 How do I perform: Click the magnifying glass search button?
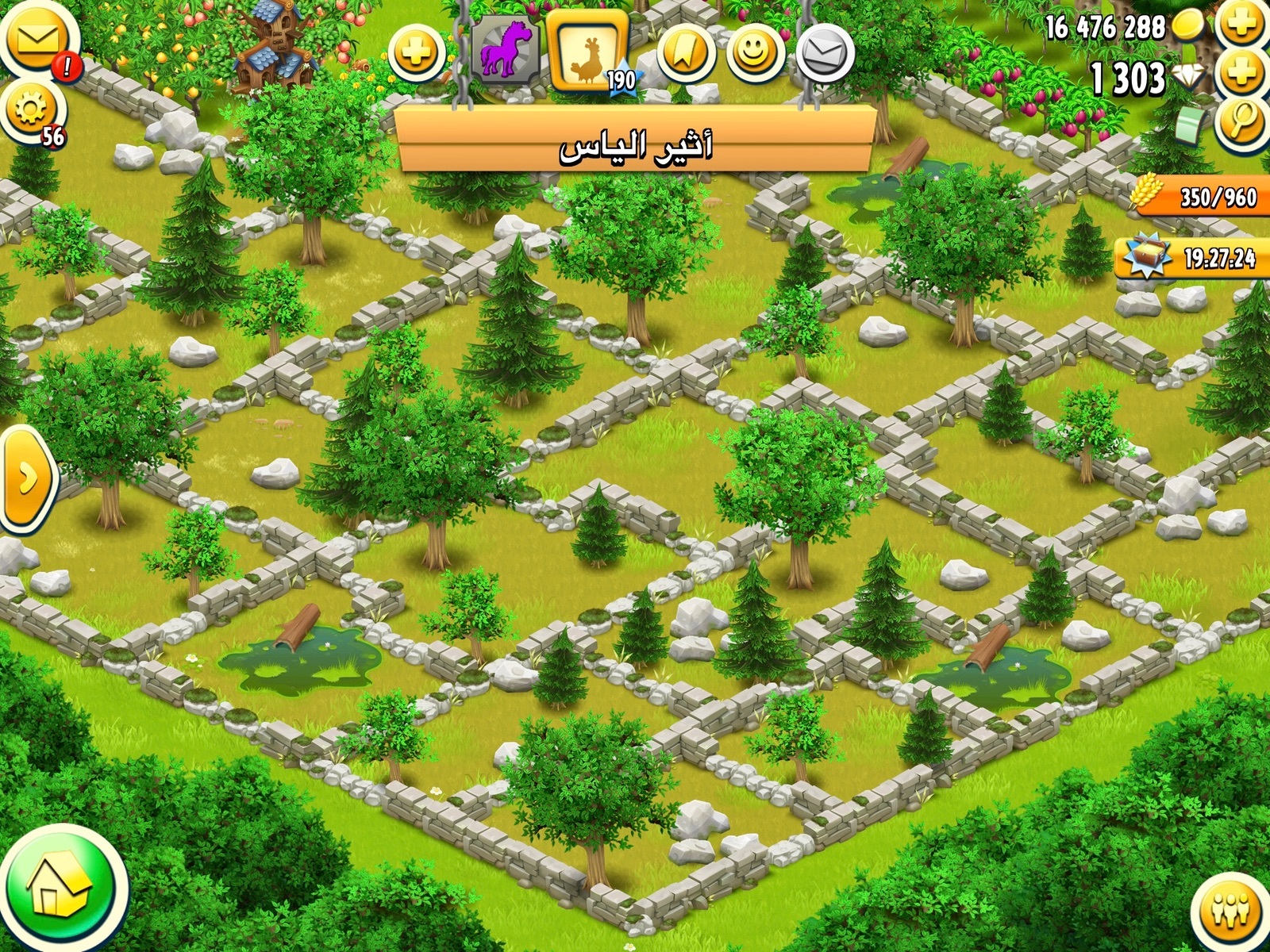point(1241,121)
